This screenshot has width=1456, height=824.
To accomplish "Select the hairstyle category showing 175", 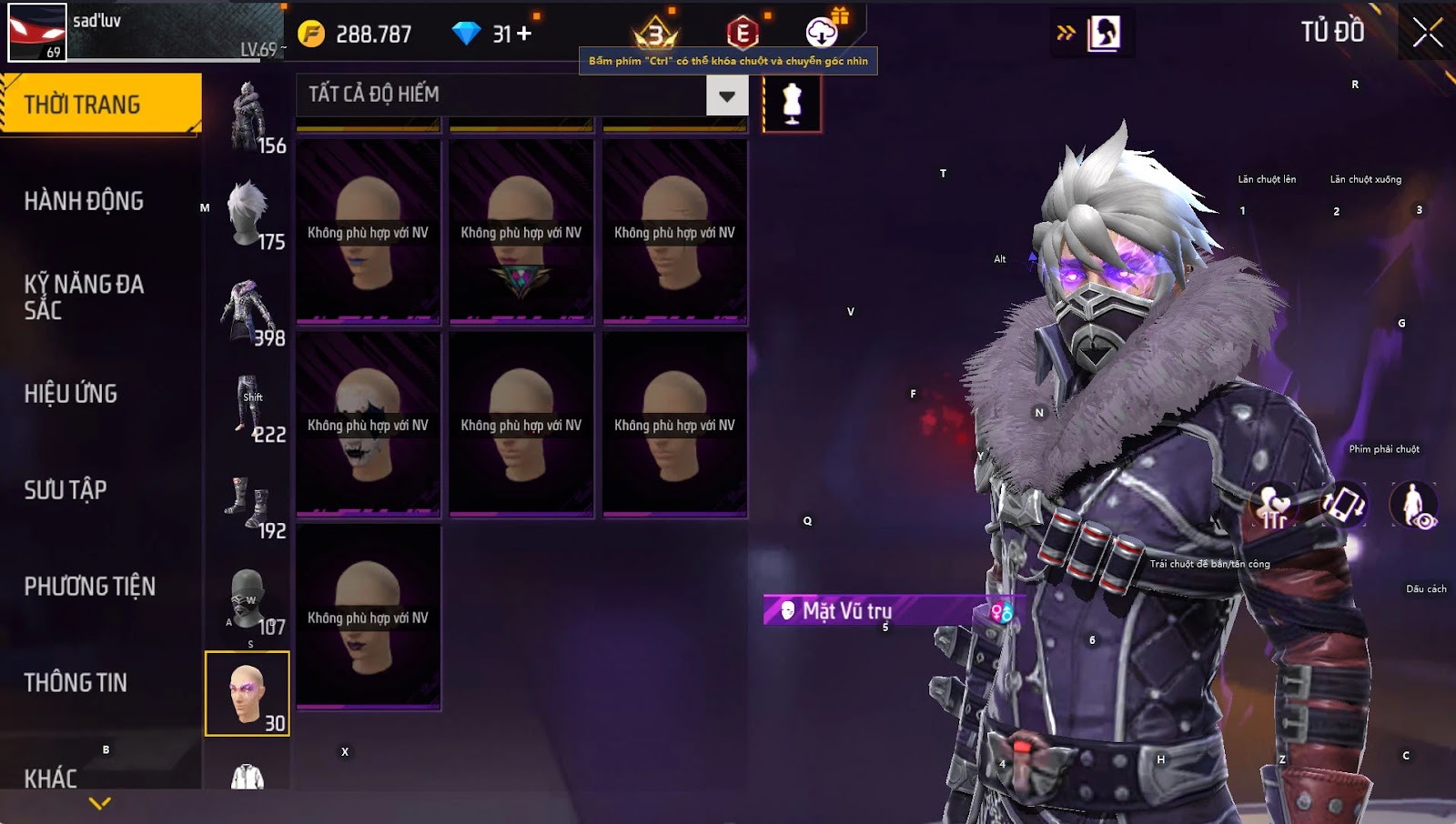I will click(x=248, y=215).
